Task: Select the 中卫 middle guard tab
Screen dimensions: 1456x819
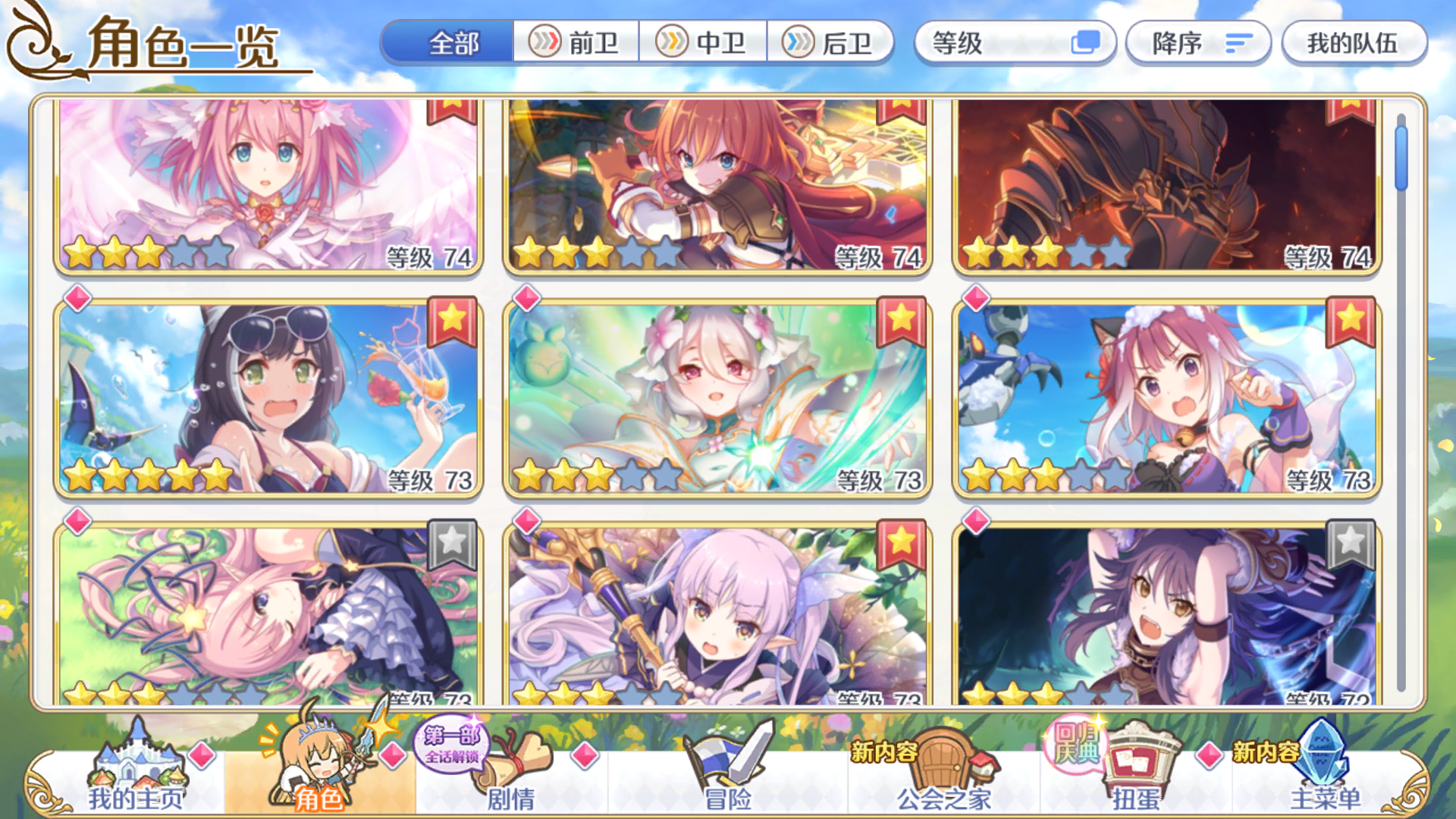Action: pyautogui.click(x=705, y=43)
